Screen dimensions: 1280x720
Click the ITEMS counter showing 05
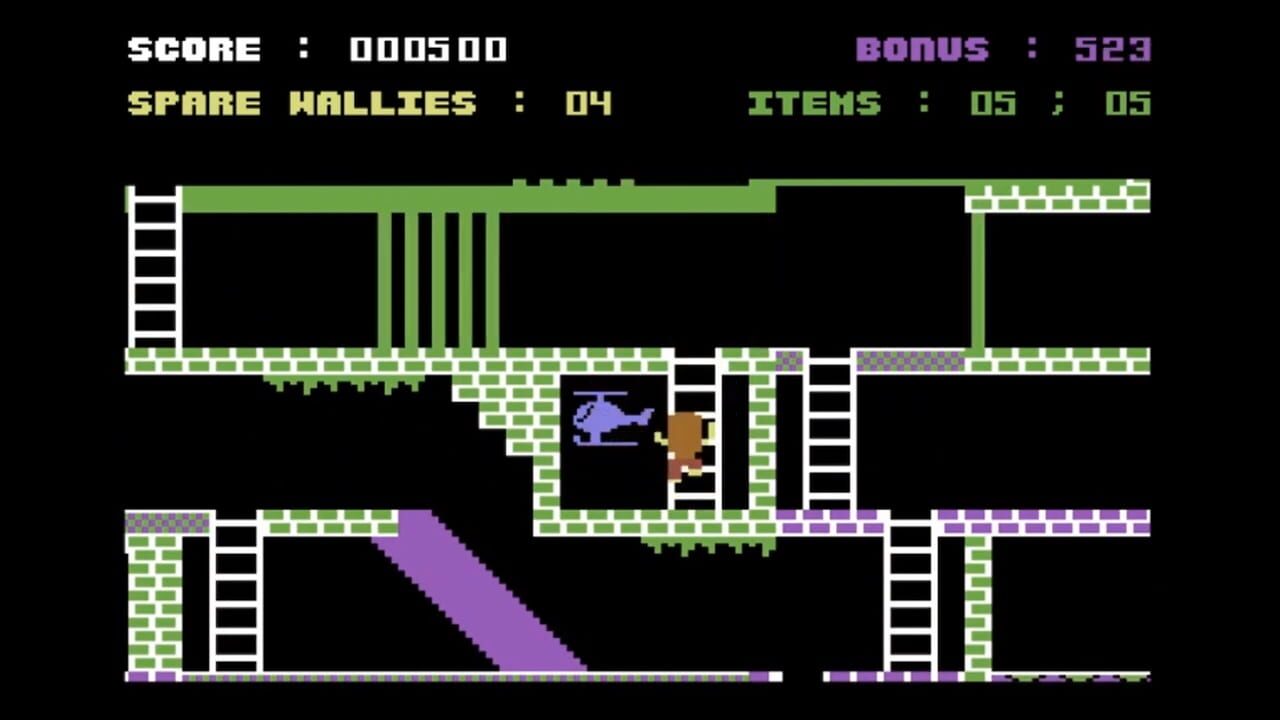(x=991, y=103)
